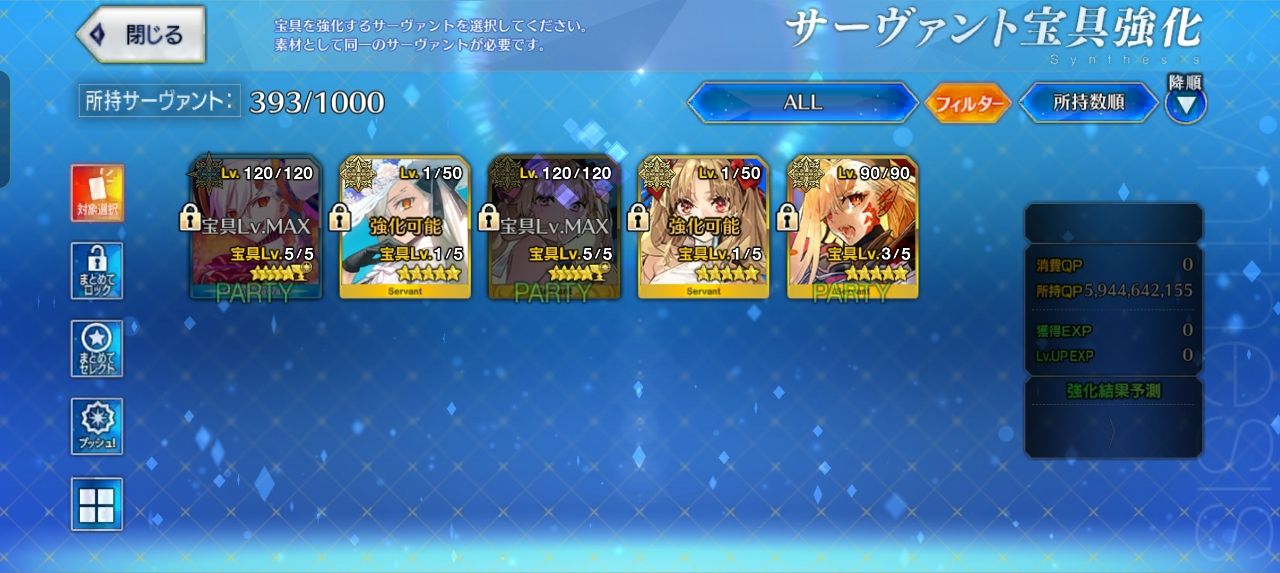The image size is (1280, 573).
Task: Tap the プッシュ! button
Action: (x=97, y=427)
